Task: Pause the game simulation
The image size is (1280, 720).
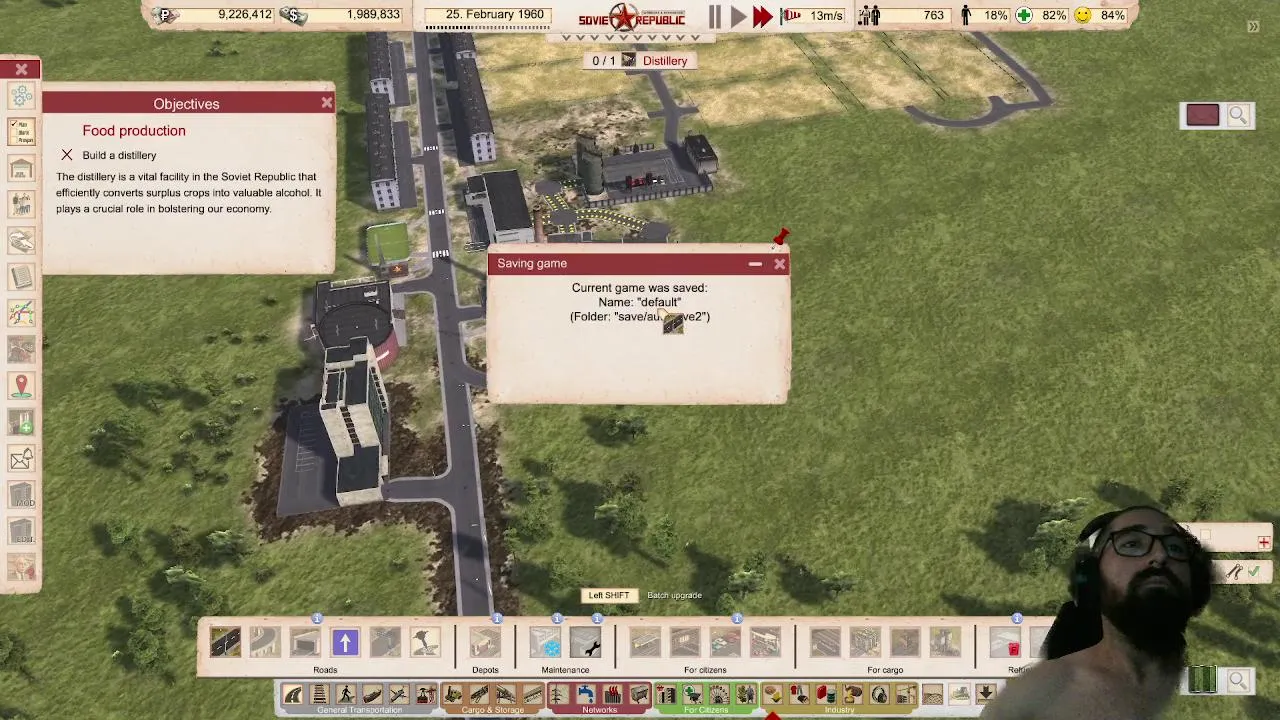Action: 715,16
